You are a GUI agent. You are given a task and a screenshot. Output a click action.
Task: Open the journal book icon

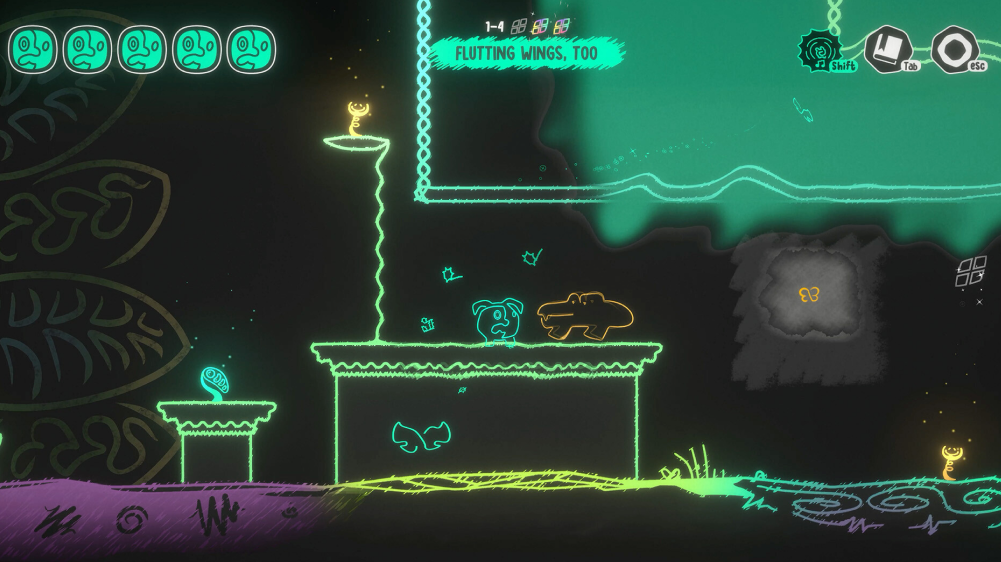886,48
